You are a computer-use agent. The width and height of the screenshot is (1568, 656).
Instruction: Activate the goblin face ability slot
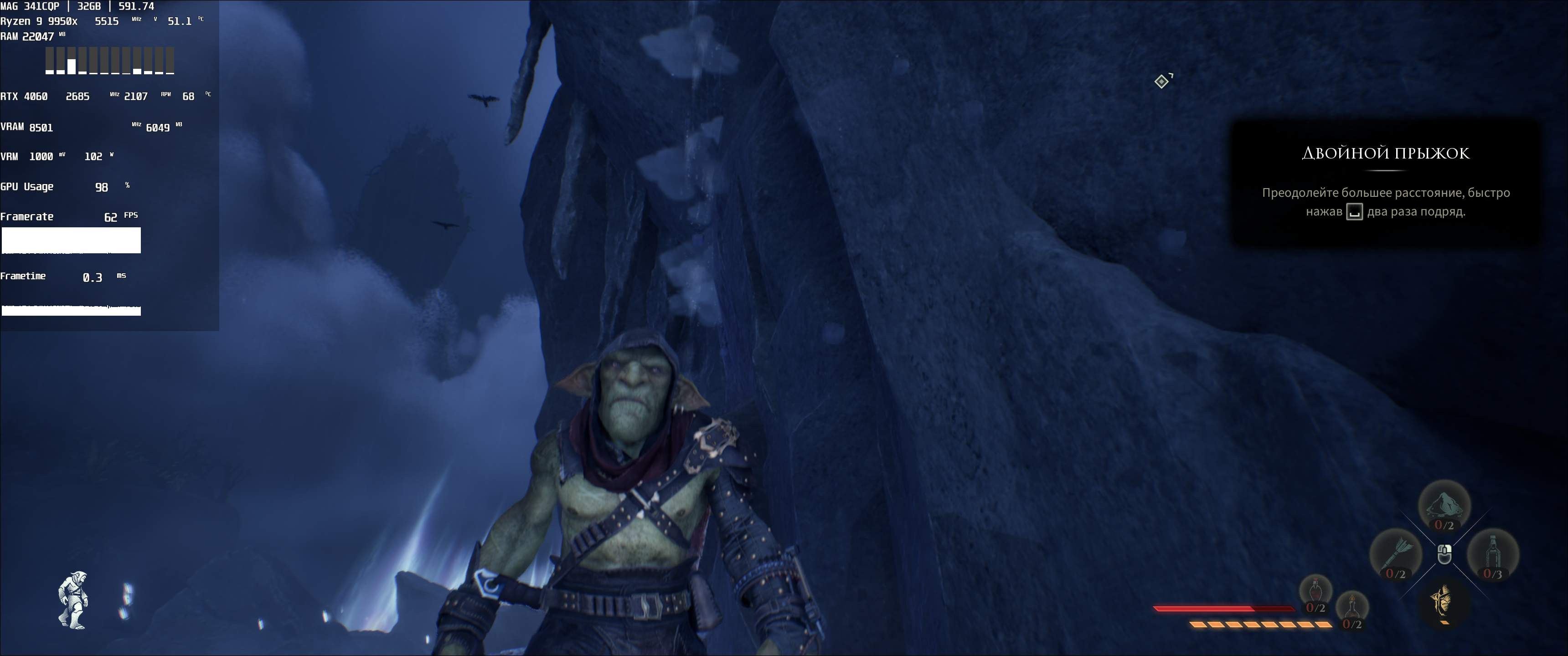(x=1444, y=602)
